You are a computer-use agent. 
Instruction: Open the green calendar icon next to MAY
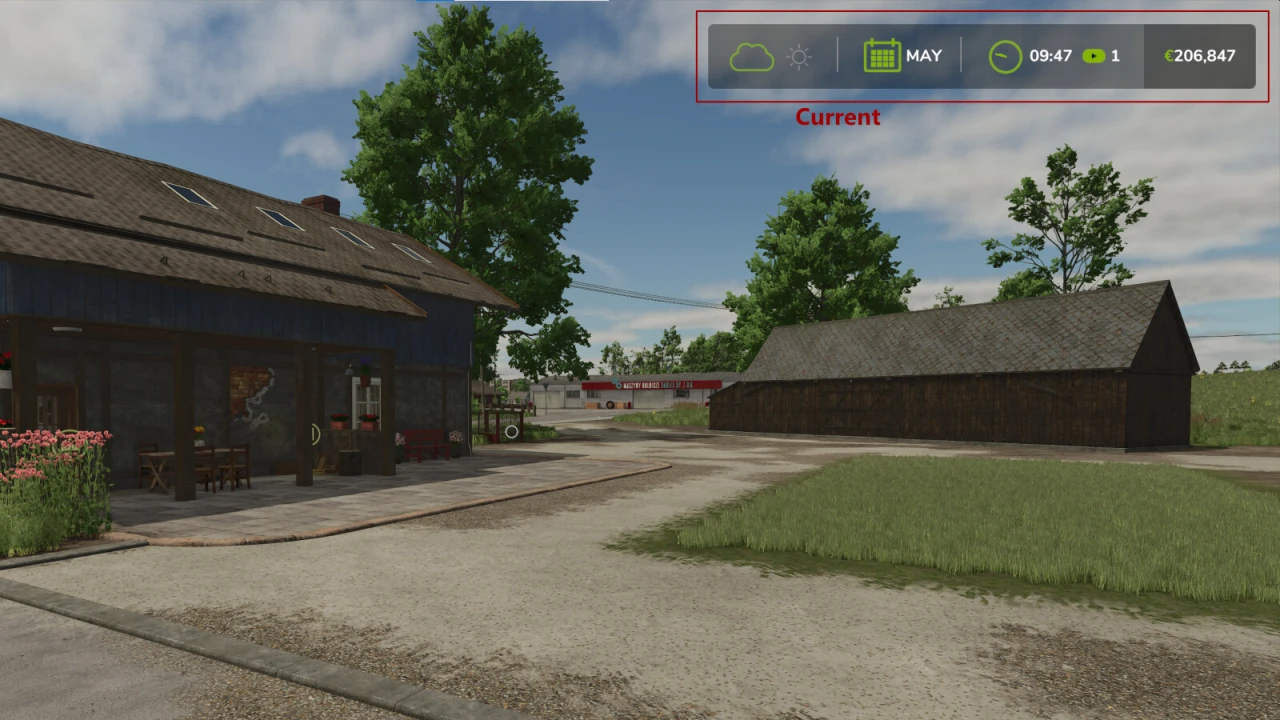883,56
